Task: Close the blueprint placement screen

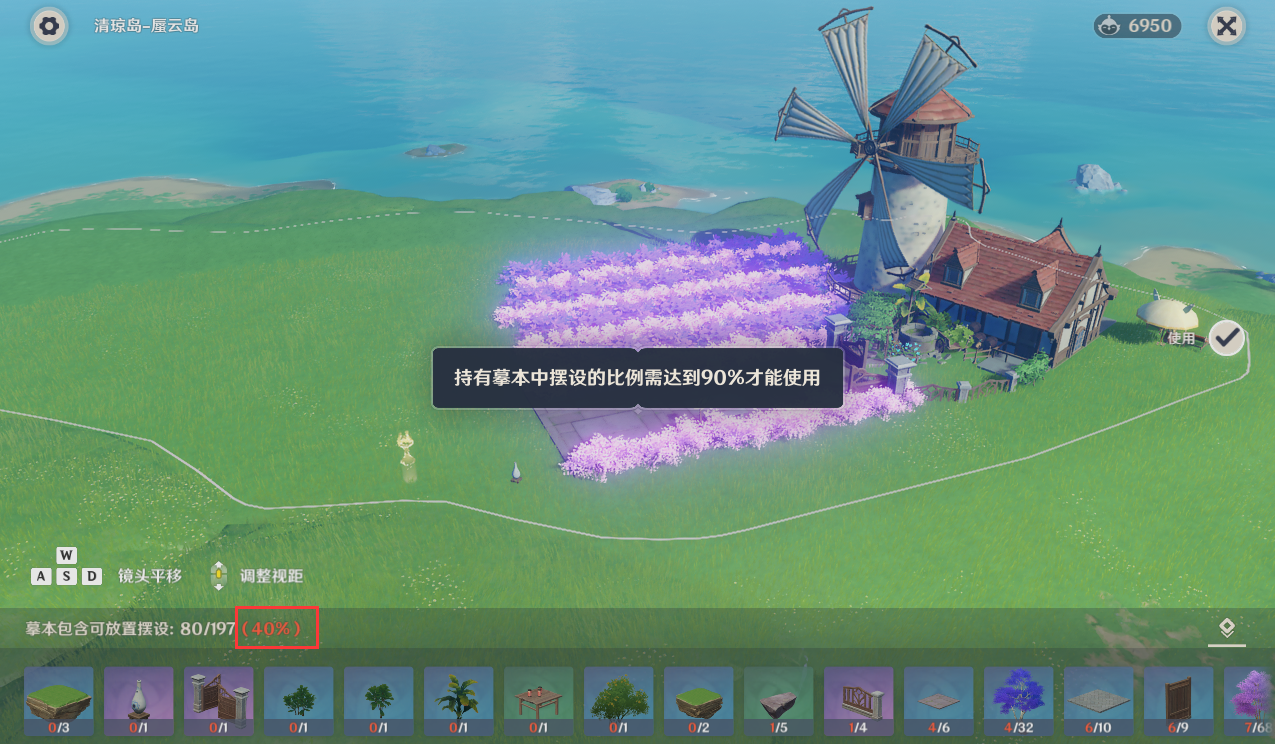Action: click(1226, 26)
